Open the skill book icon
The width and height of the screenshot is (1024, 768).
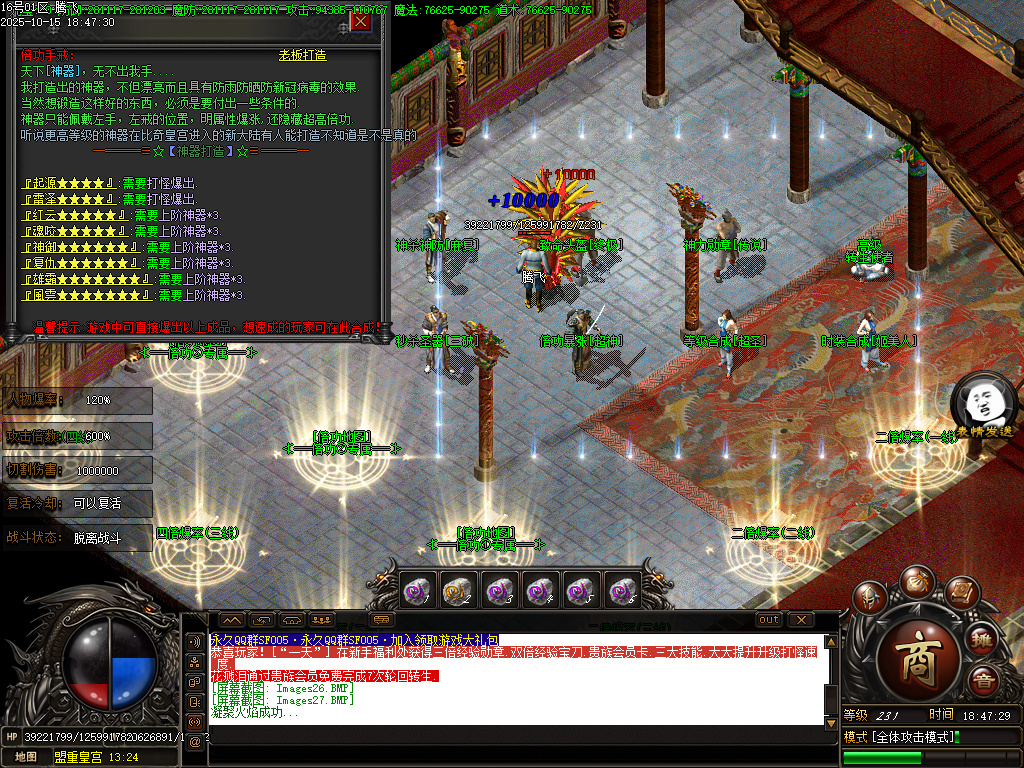(x=960, y=593)
